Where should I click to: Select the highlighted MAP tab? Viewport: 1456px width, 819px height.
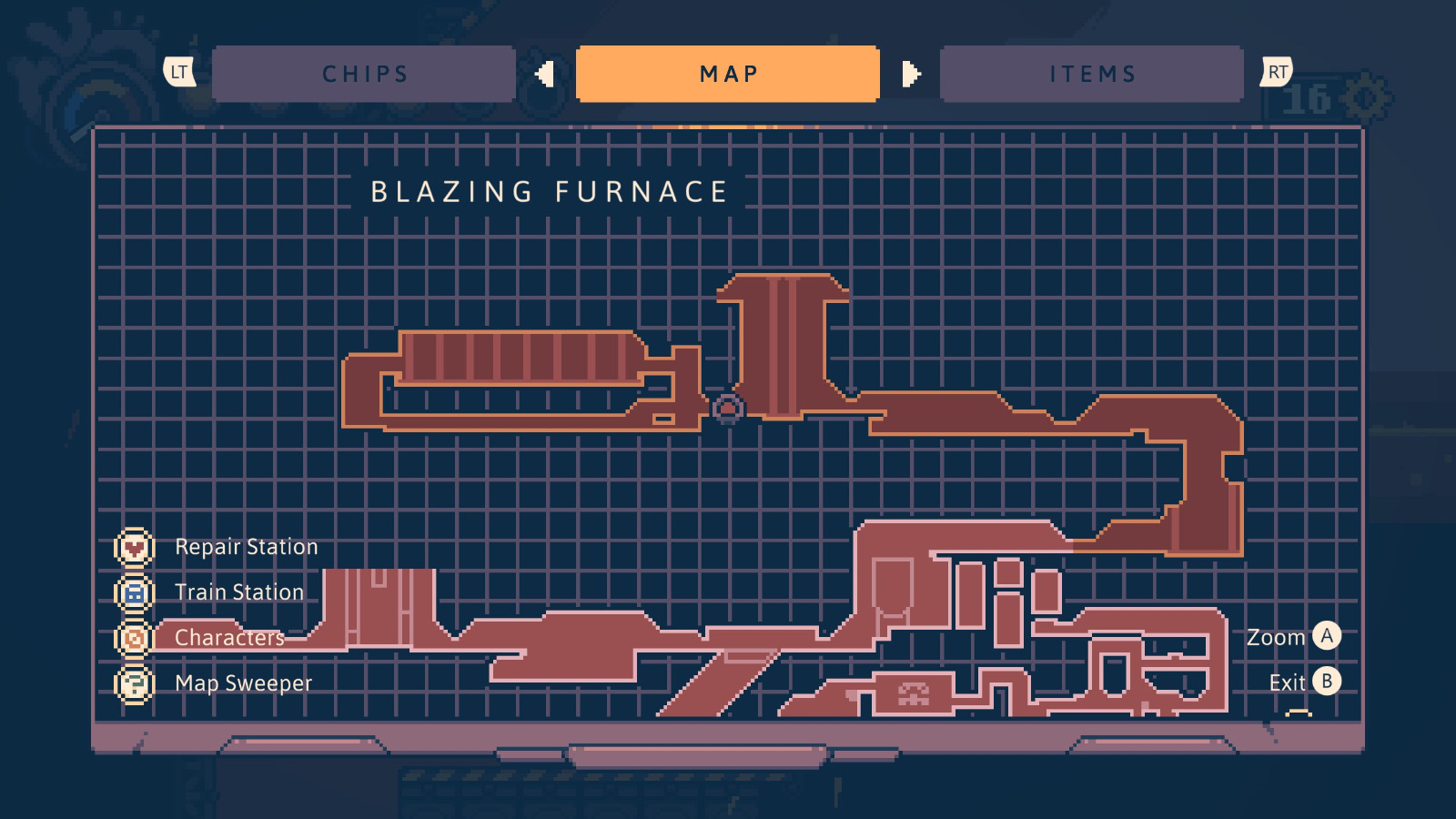(728, 73)
